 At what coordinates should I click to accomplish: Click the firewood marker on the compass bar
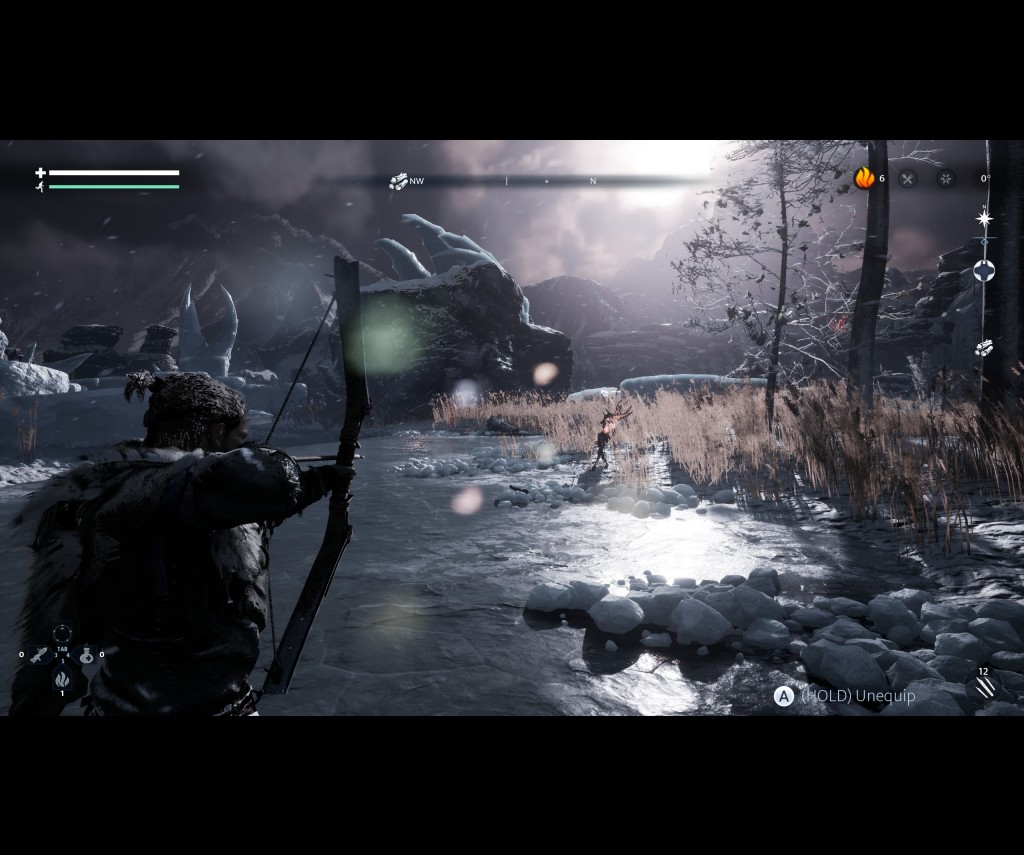[x=398, y=181]
